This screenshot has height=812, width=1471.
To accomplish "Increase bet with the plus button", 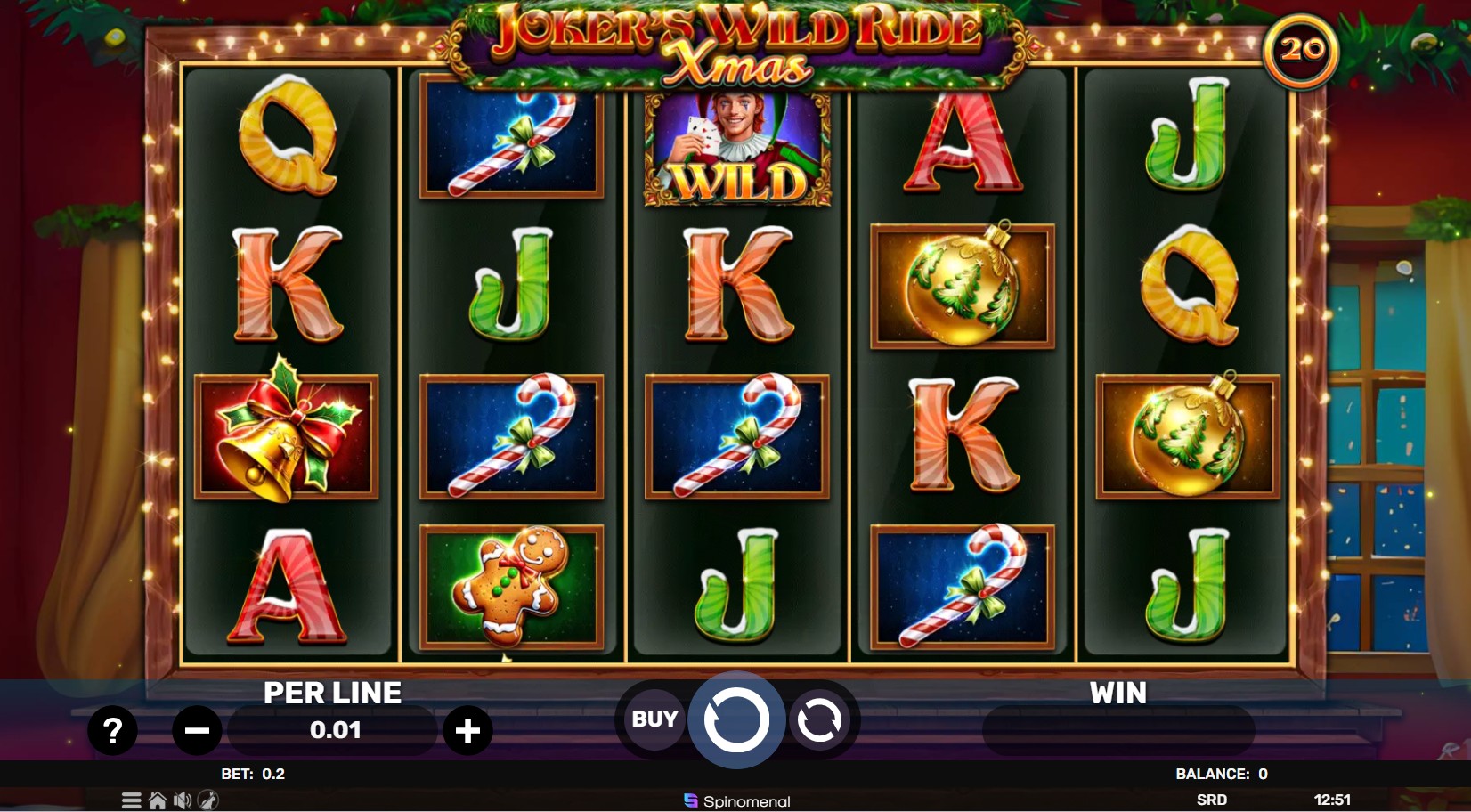I will click(x=467, y=730).
